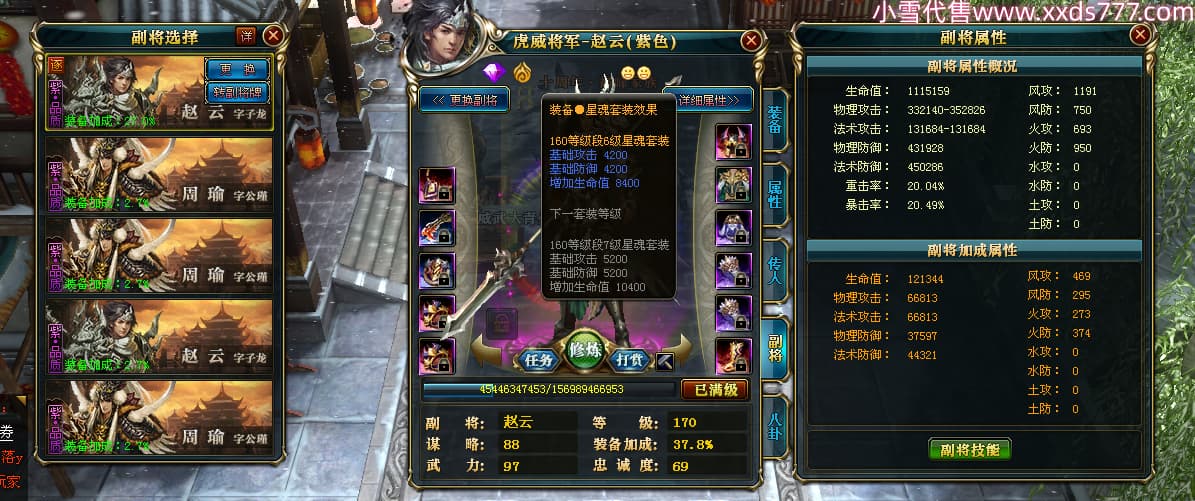Click the 转副将牌 button
Image resolution: width=1195 pixels, height=501 pixels.
point(237,90)
